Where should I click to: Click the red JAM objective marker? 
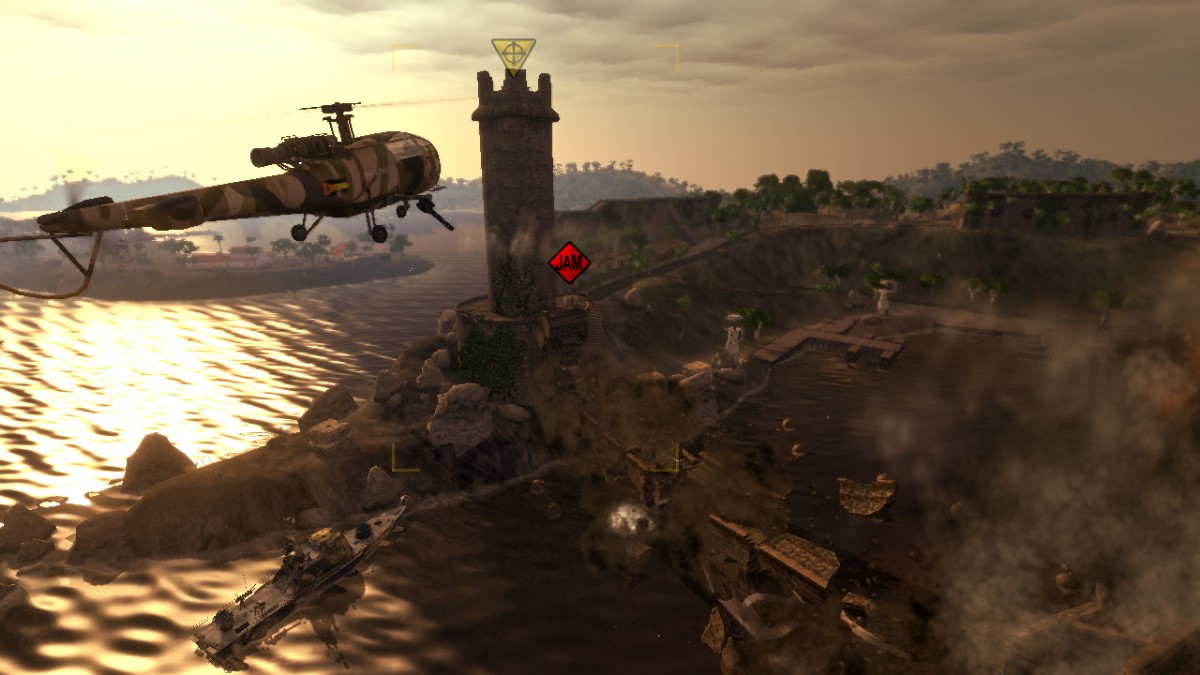click(569, 262)
